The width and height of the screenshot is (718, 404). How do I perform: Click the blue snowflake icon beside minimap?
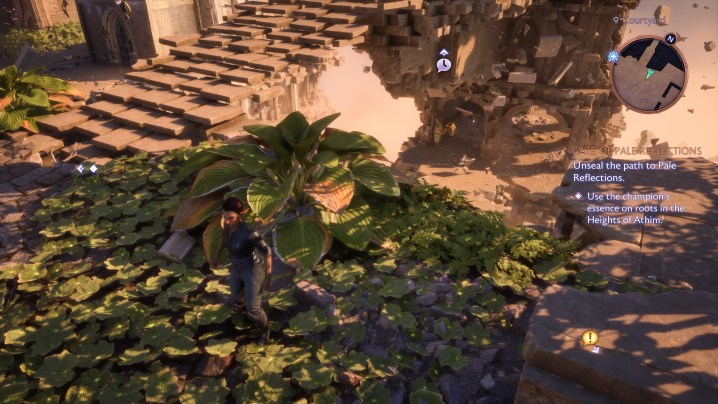pos(612,57)
